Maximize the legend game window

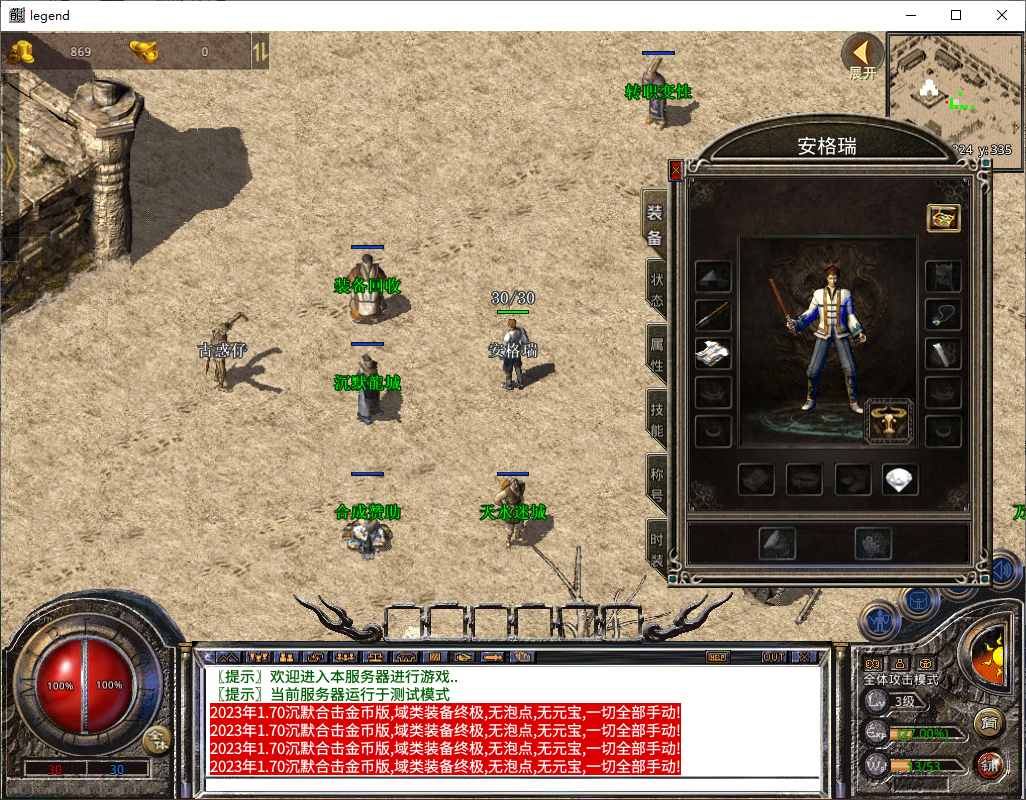click(956, 15)
